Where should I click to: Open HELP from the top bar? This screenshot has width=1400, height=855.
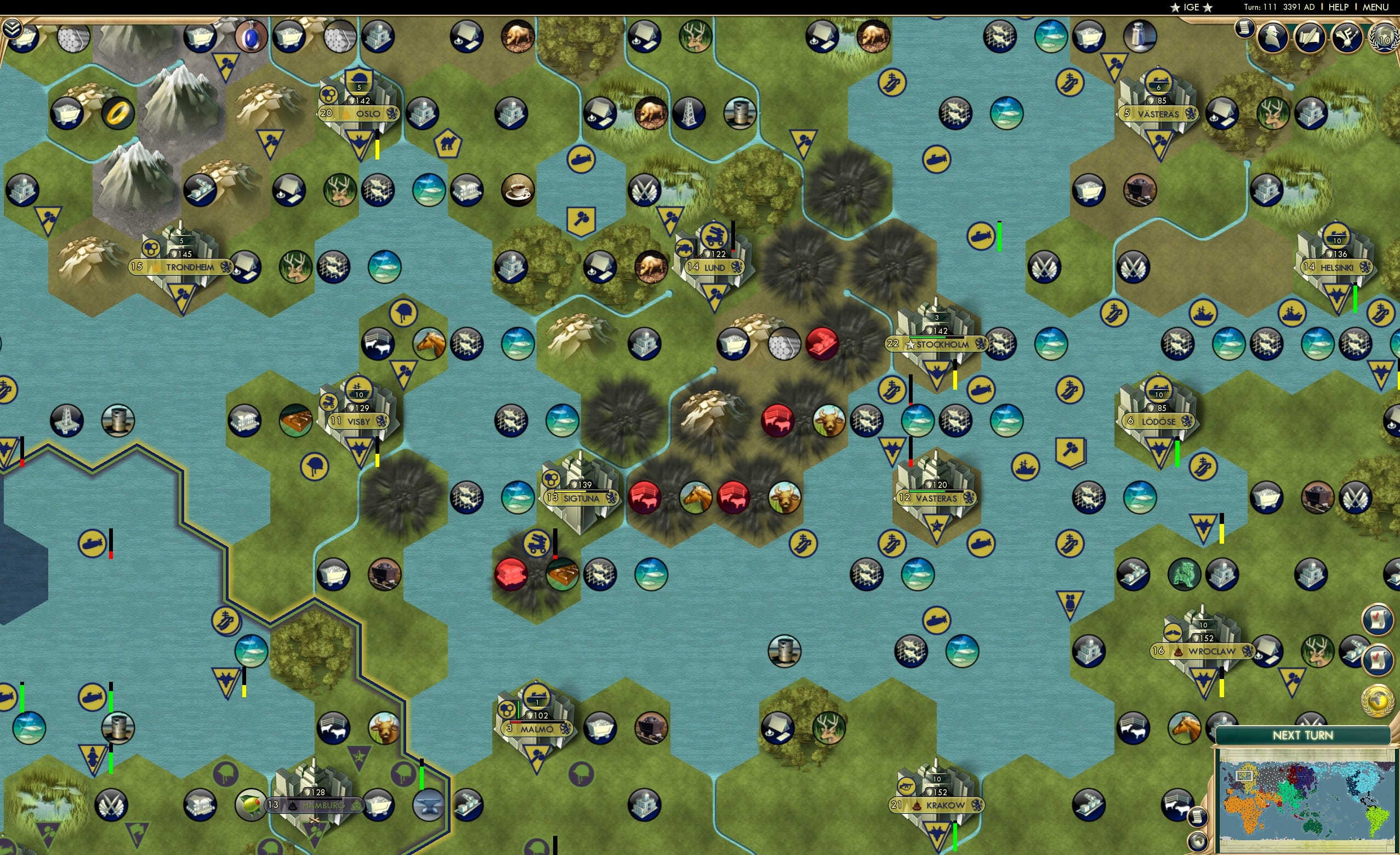click(x=1339, y=7)
